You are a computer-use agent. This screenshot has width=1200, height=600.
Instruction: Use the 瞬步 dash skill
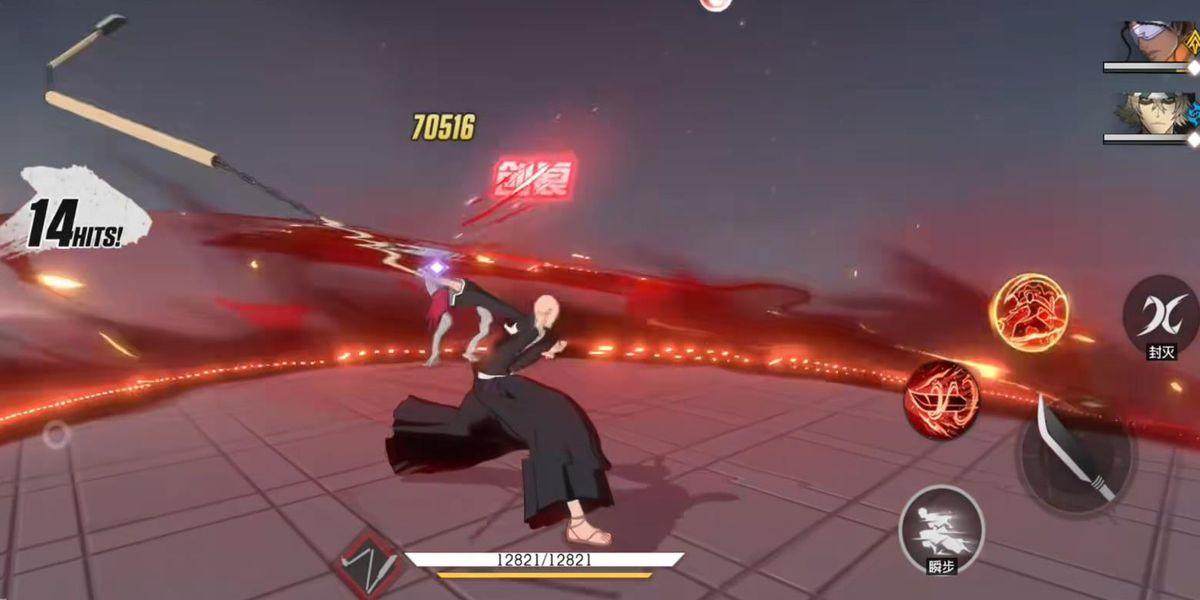(941, 526)
